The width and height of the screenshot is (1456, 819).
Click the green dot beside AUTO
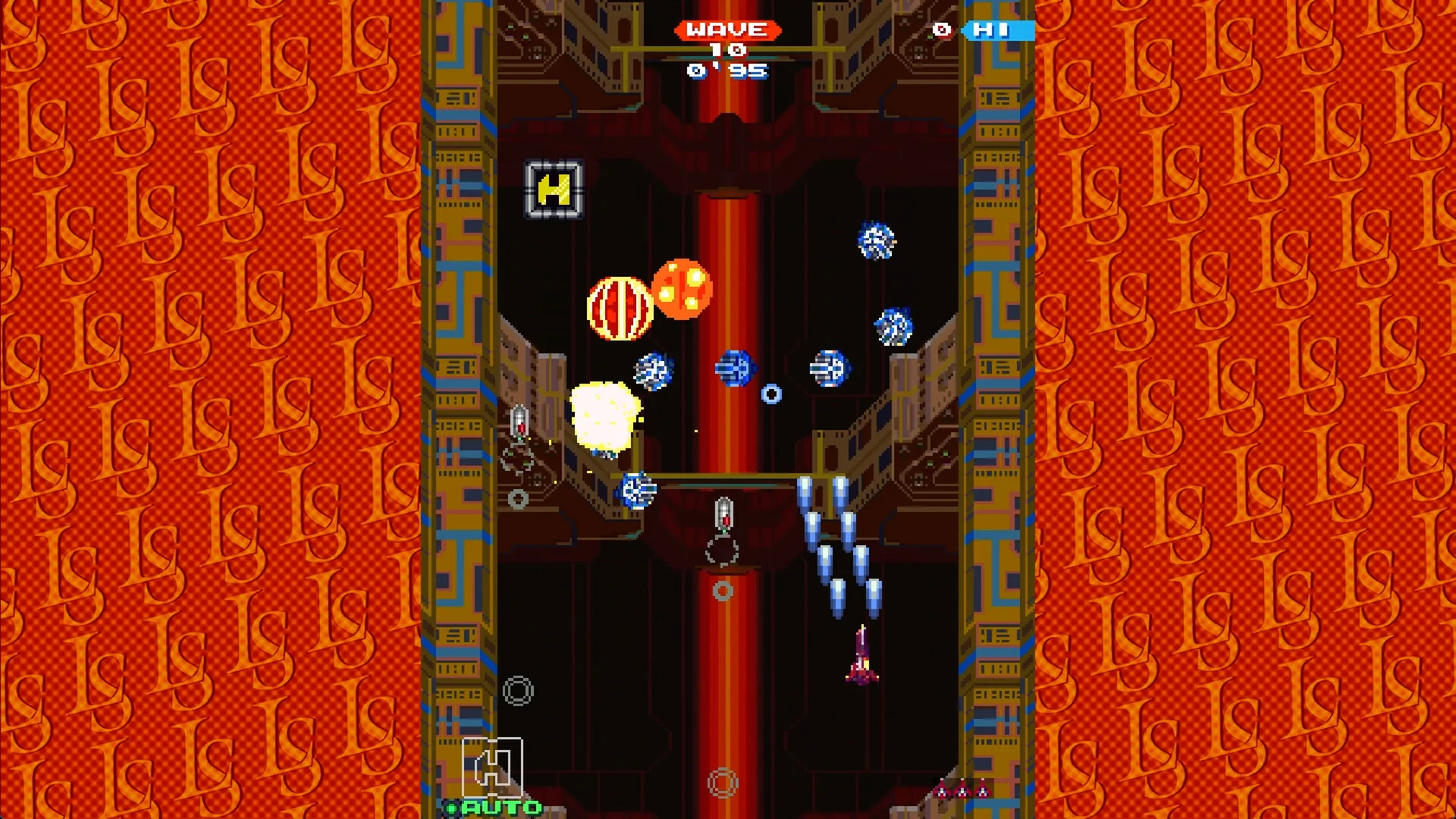(x=452, y=808)
